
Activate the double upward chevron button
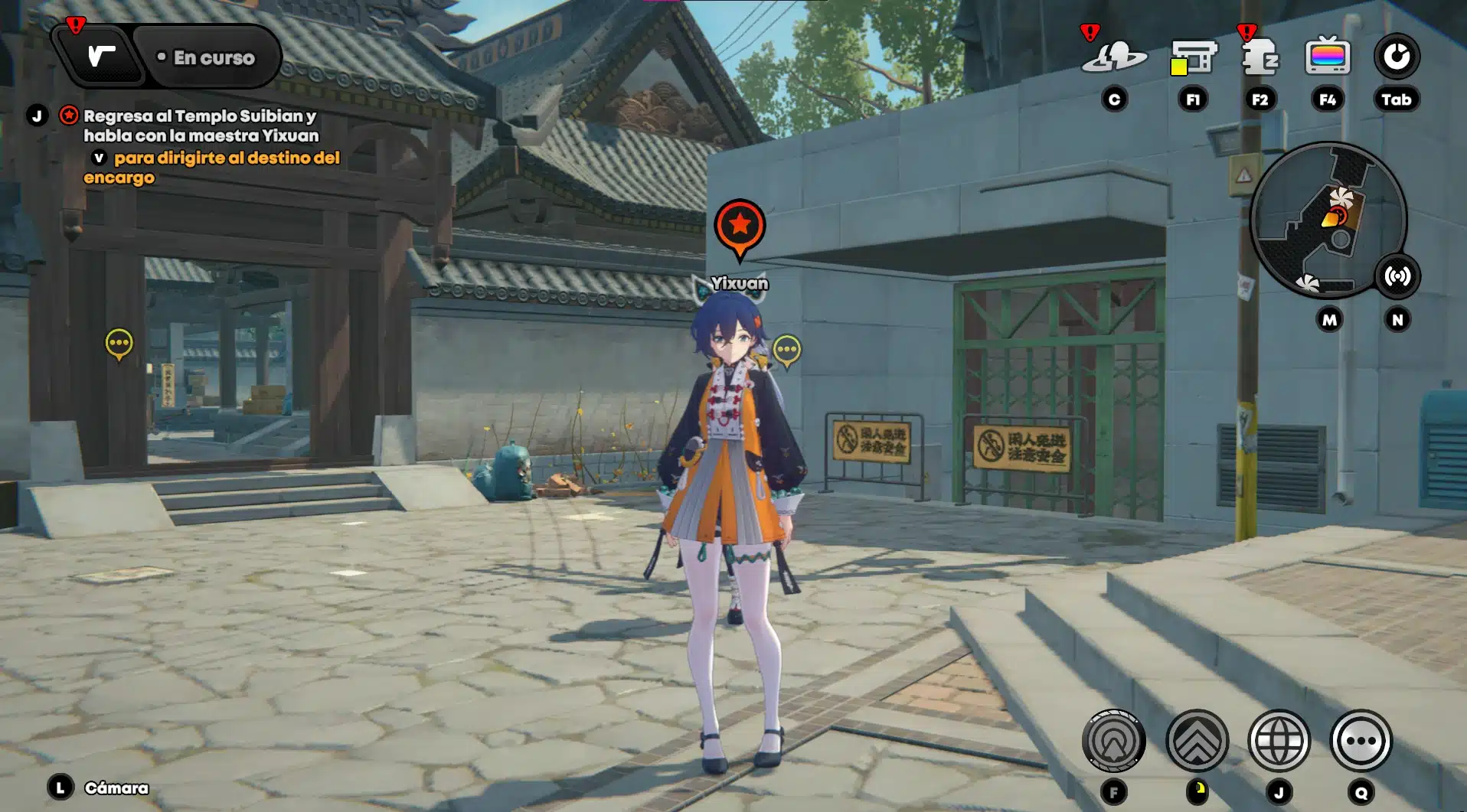pyautogui.click(x=1197, y=741)
